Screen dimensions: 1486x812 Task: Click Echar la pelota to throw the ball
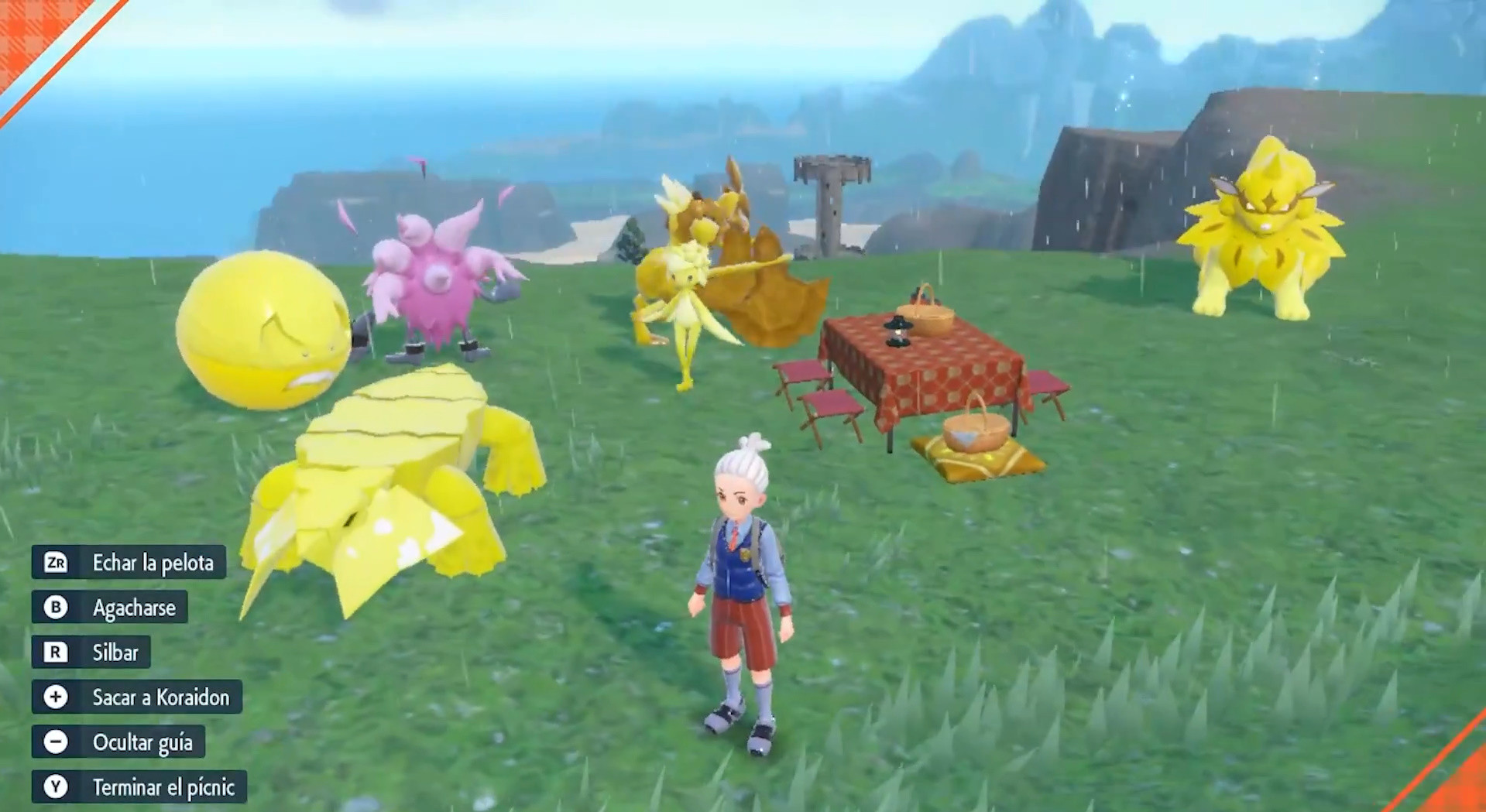tap(151, 564)
